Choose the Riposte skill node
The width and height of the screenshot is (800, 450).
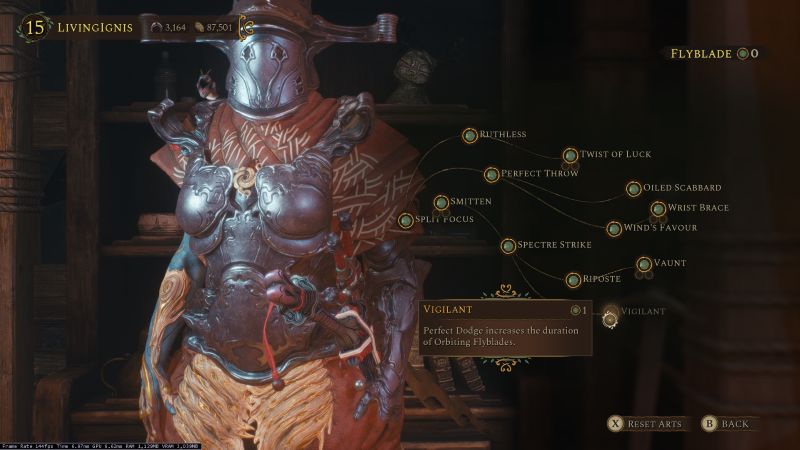(x=573, y=280)
